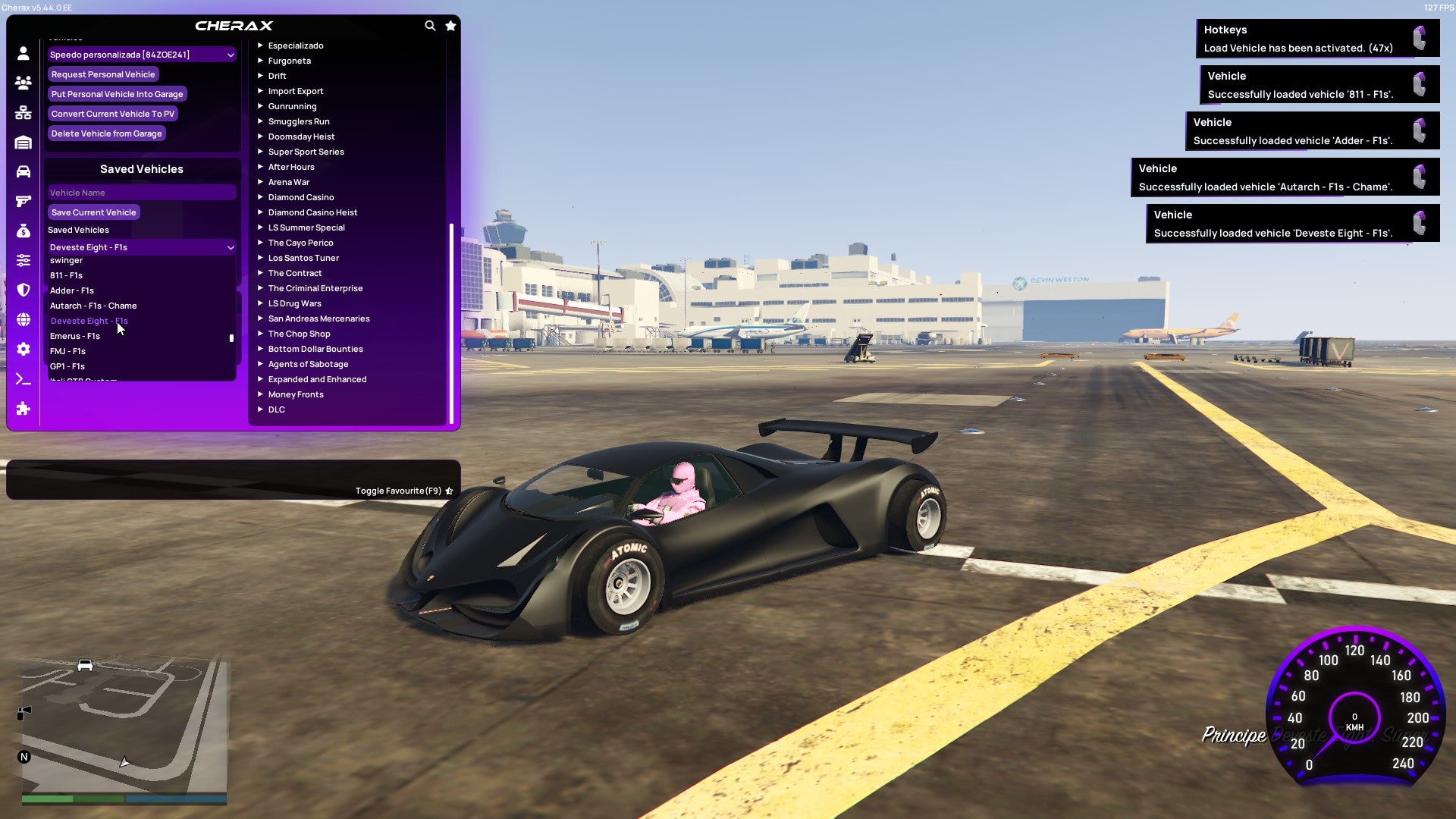Open the Settings gear icon
Screen dimensions: 1456x819
tap(23, 349)
